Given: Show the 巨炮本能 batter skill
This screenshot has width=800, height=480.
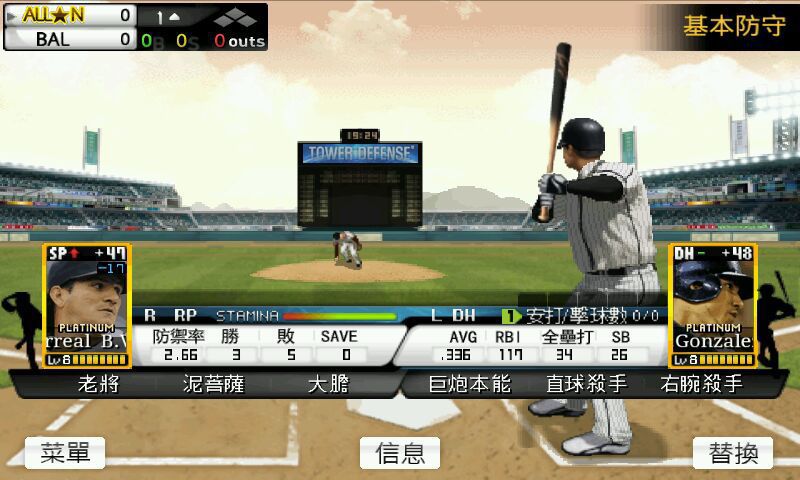Looking at the screenshot, I should coord(470,384).
